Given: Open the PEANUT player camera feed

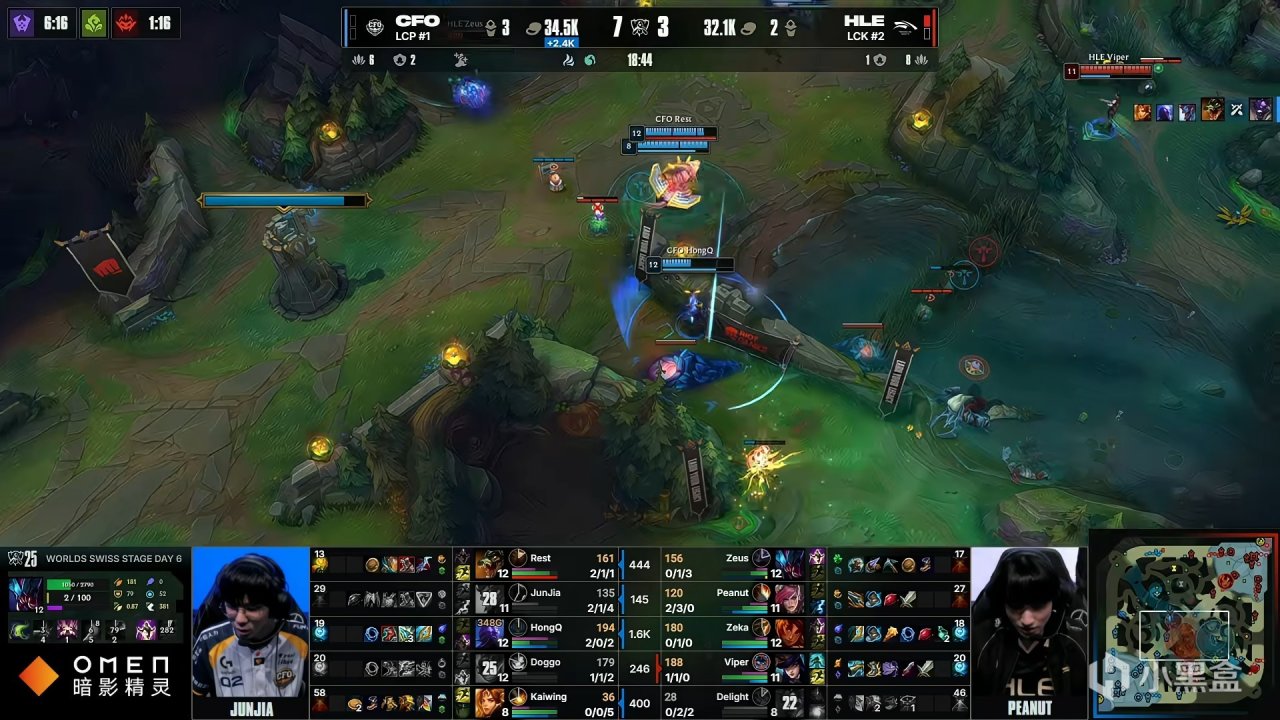Looking at the screenshot, I should click(1029, 622).
